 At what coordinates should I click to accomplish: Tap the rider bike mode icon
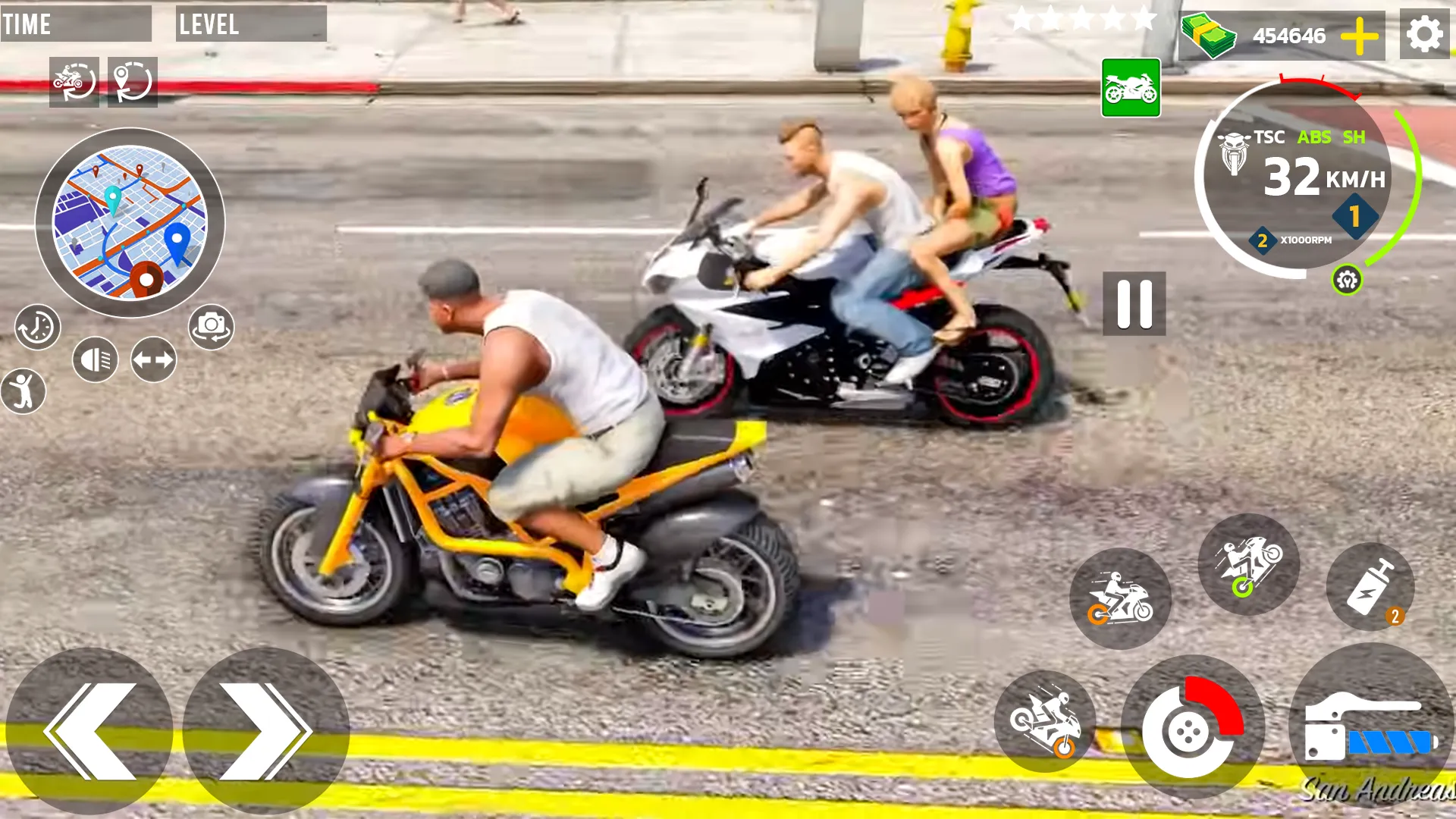click(1121, 599)
